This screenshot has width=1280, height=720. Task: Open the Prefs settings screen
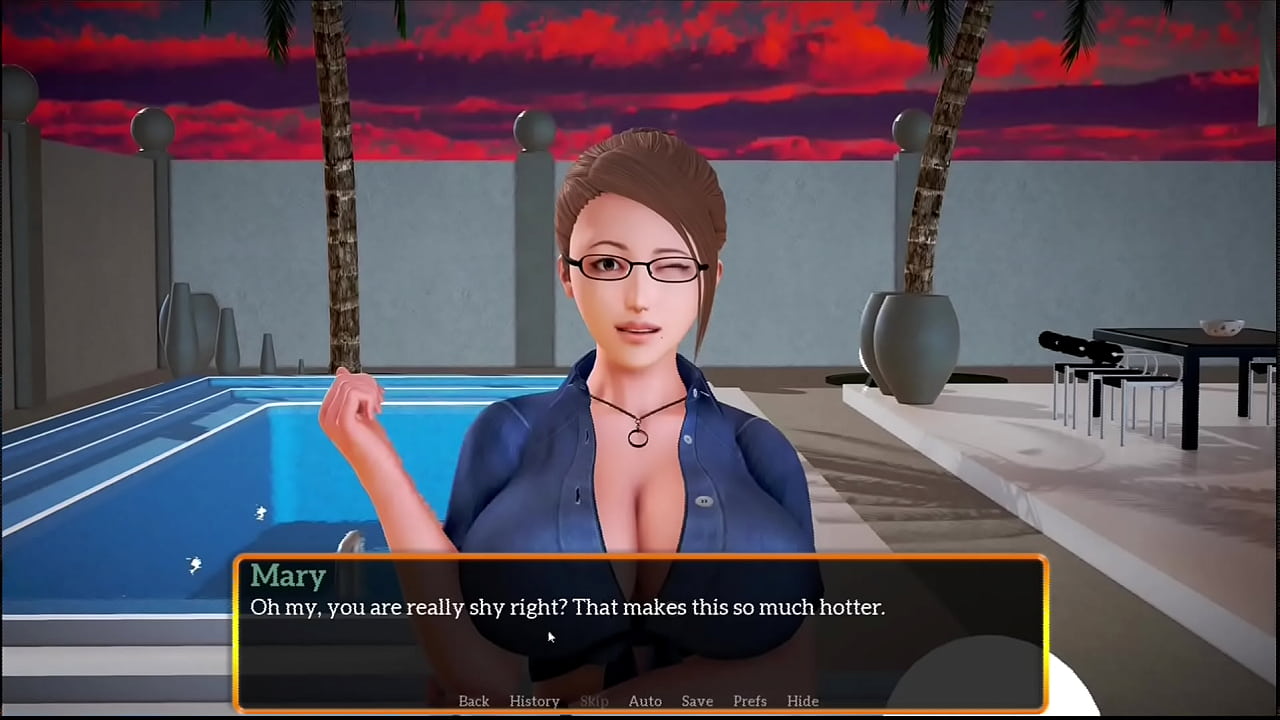[x=750, y=701]
